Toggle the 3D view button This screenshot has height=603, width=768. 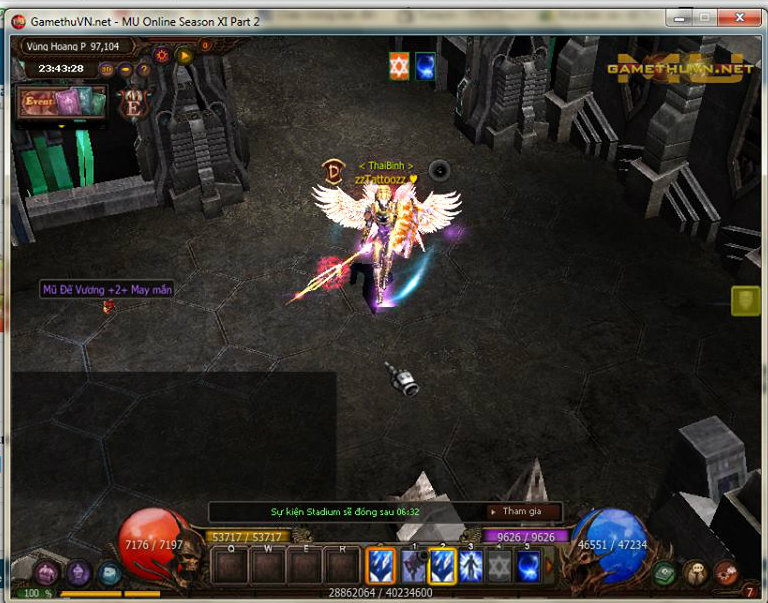107,70
